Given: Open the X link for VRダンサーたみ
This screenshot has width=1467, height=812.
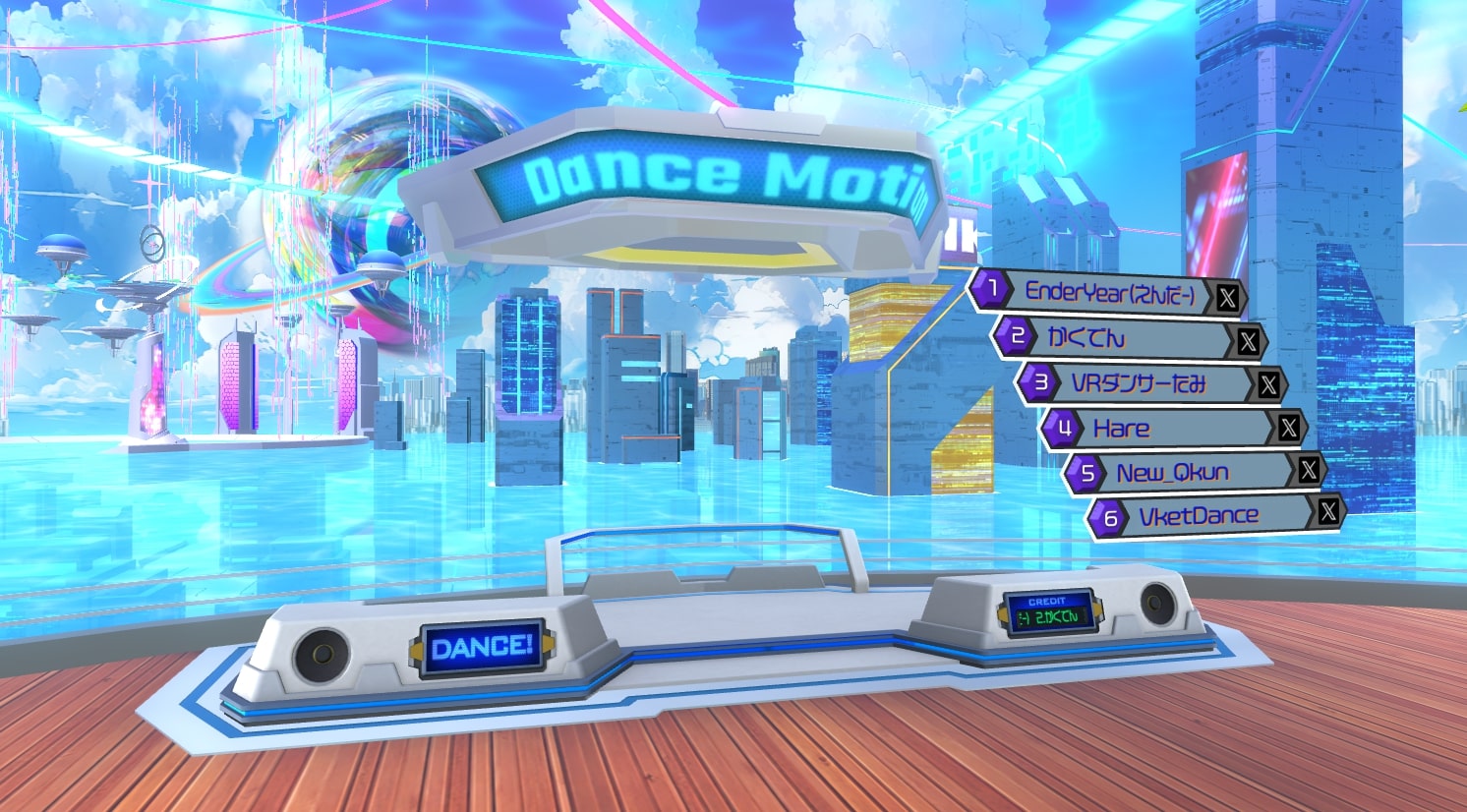Looking at the screenshot, I should (1268, 384).
